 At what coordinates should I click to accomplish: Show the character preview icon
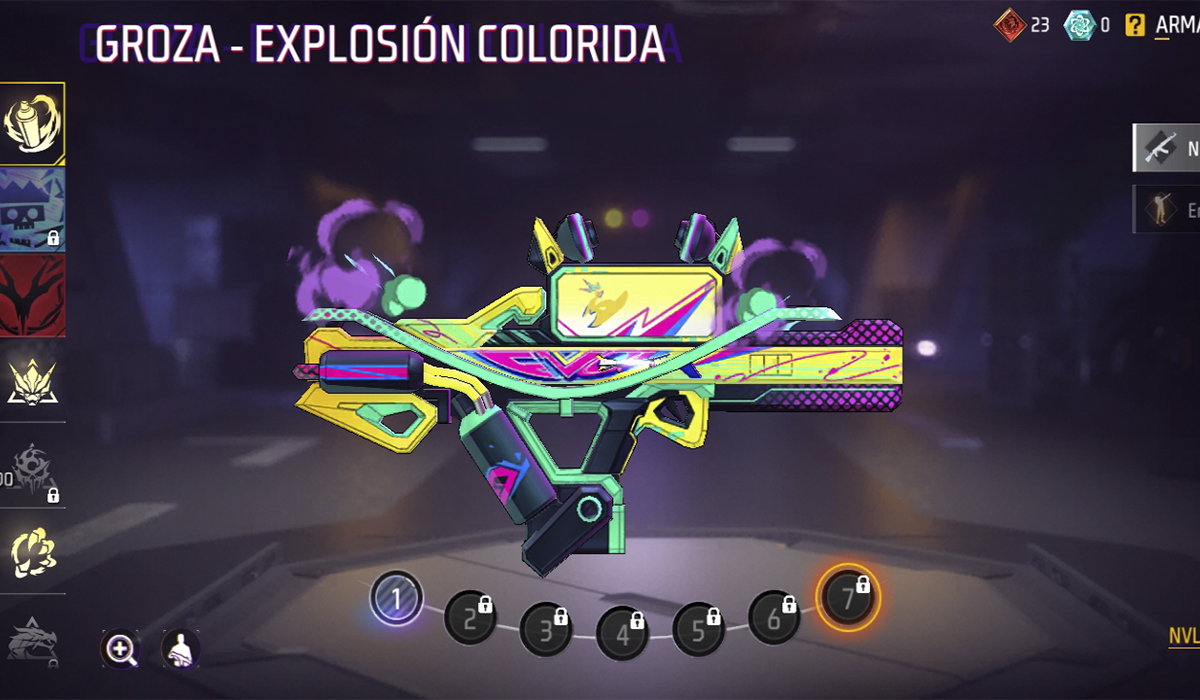(180, 649)
